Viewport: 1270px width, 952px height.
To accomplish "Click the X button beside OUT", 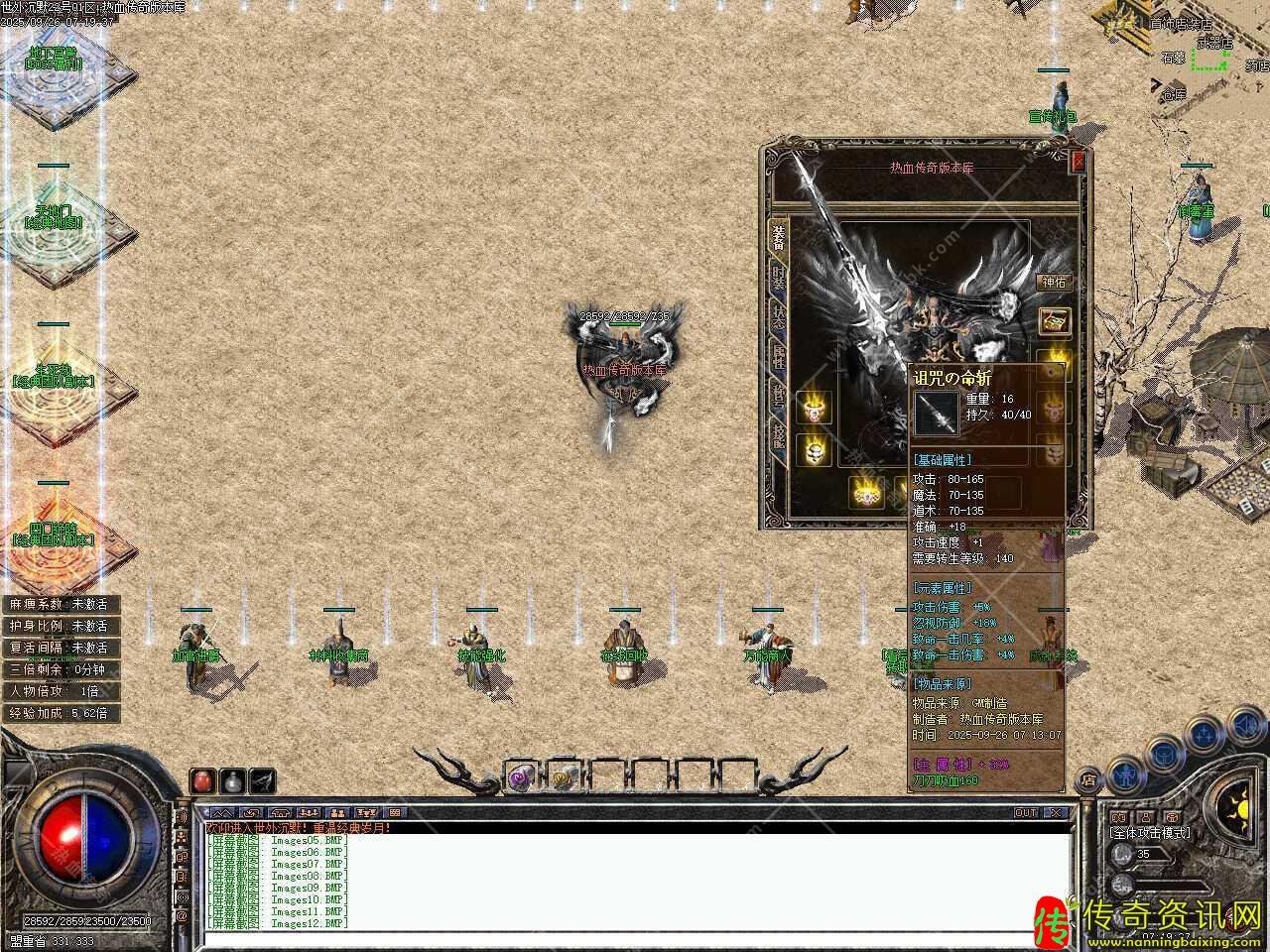I will (x=1056, y=813).
